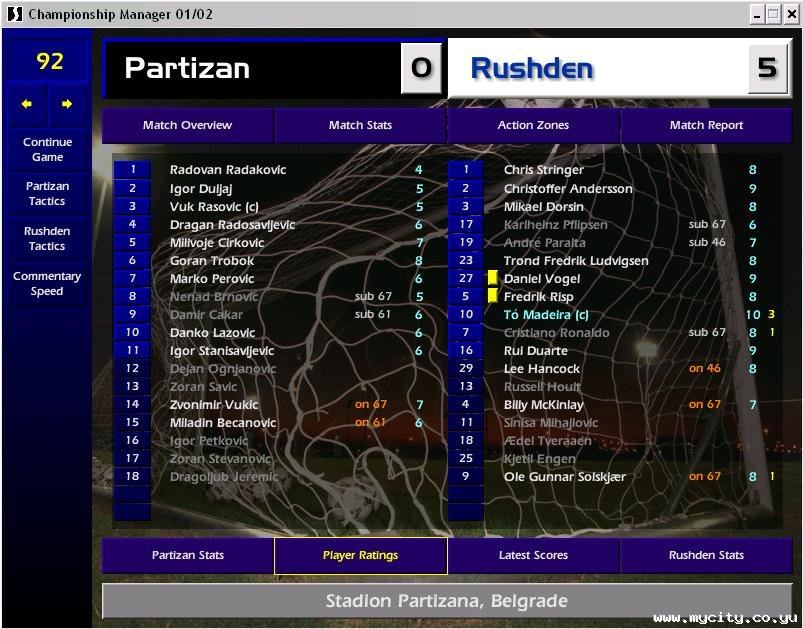803x629 pixels.
Task: Show the Match Stats tab
Action: pyautogui.click(x=360, y=126)
